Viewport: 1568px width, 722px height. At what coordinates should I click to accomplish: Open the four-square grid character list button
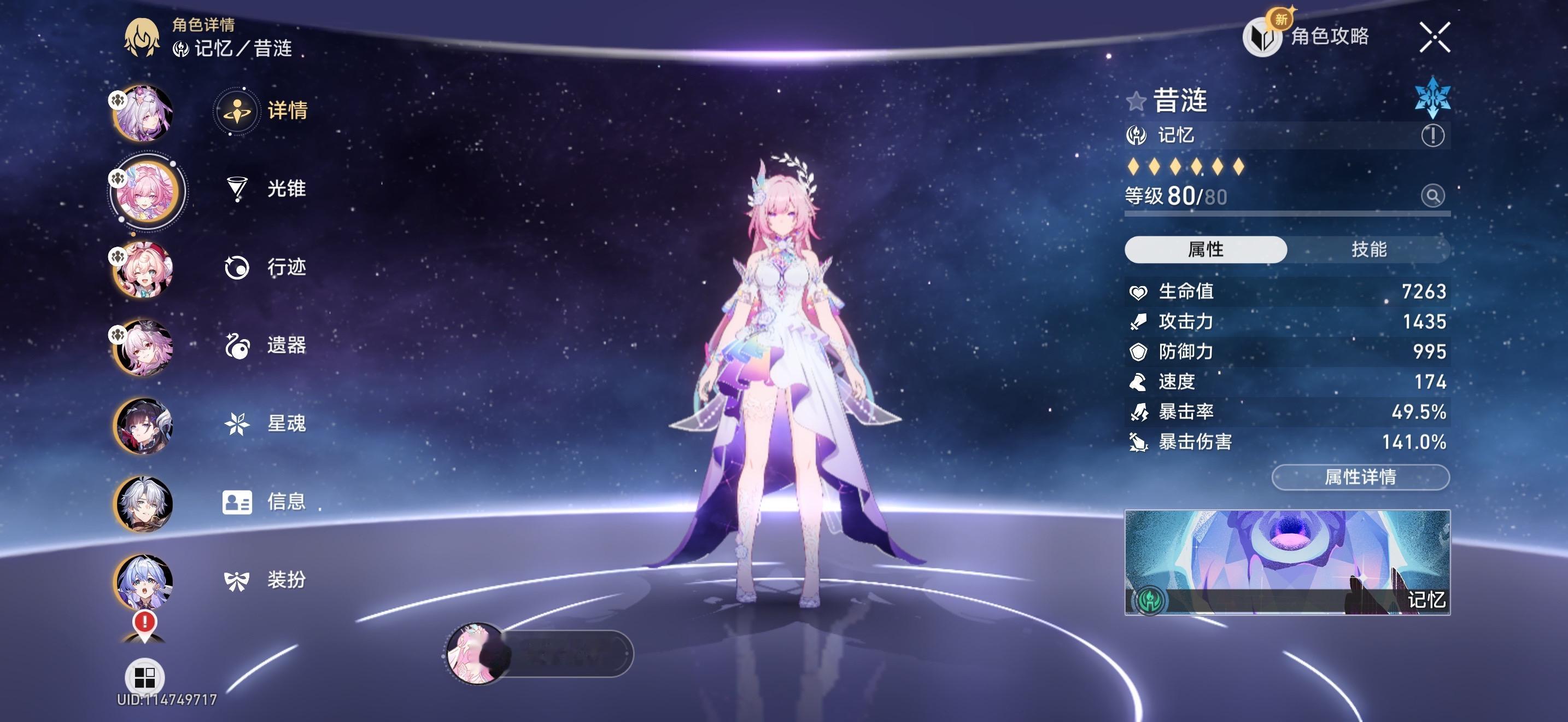(144, 677)
